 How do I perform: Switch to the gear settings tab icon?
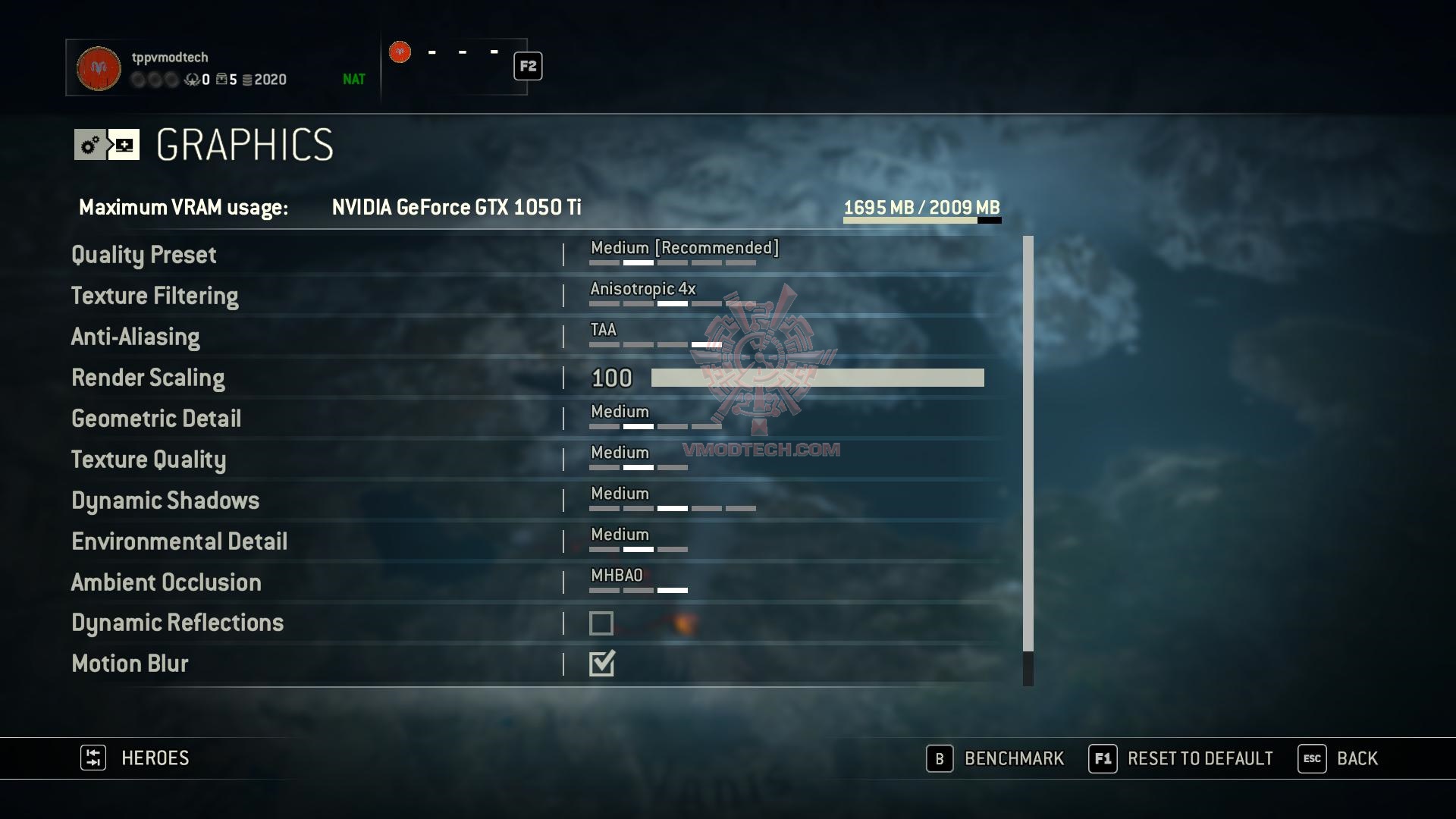[90, 144]
